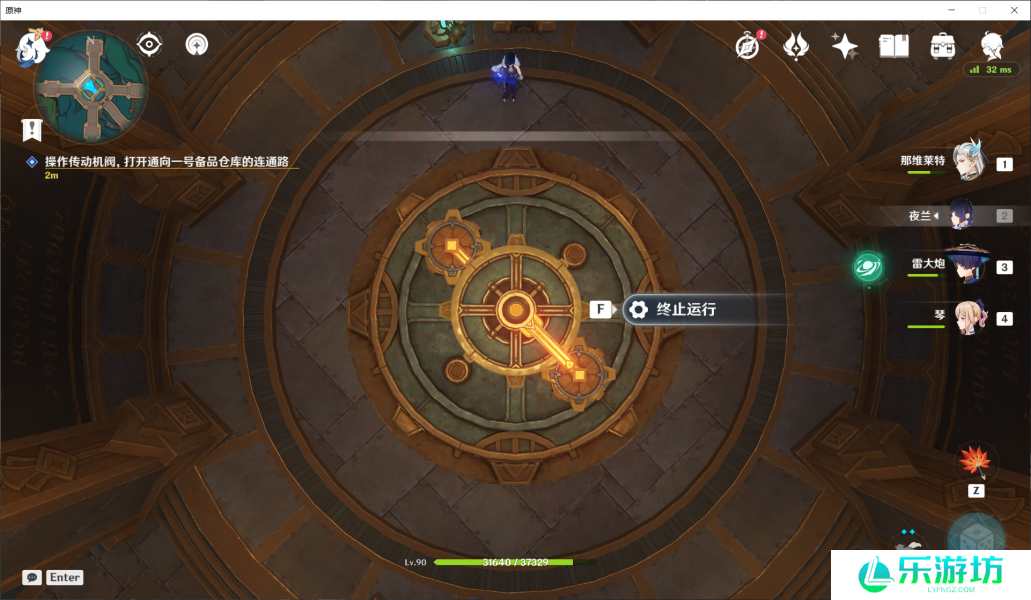Open the adventurer handbook book icon
Screen dimensions: 1031x600
(893, 45)
